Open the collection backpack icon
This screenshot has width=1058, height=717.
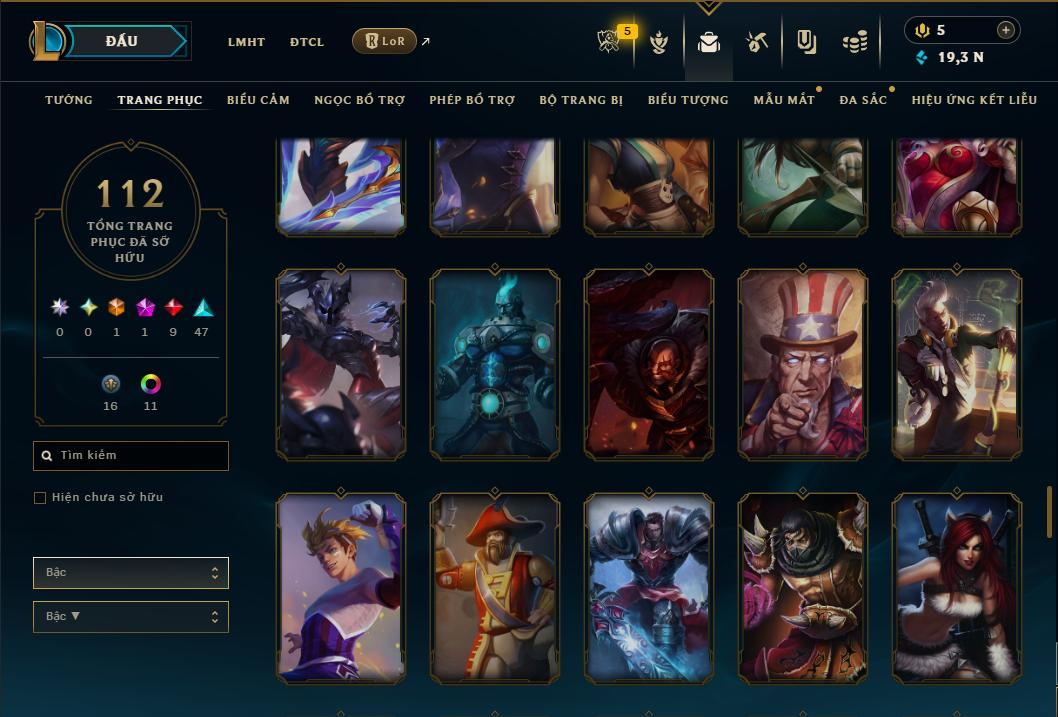pyautogui.click(x=709, y=42)
